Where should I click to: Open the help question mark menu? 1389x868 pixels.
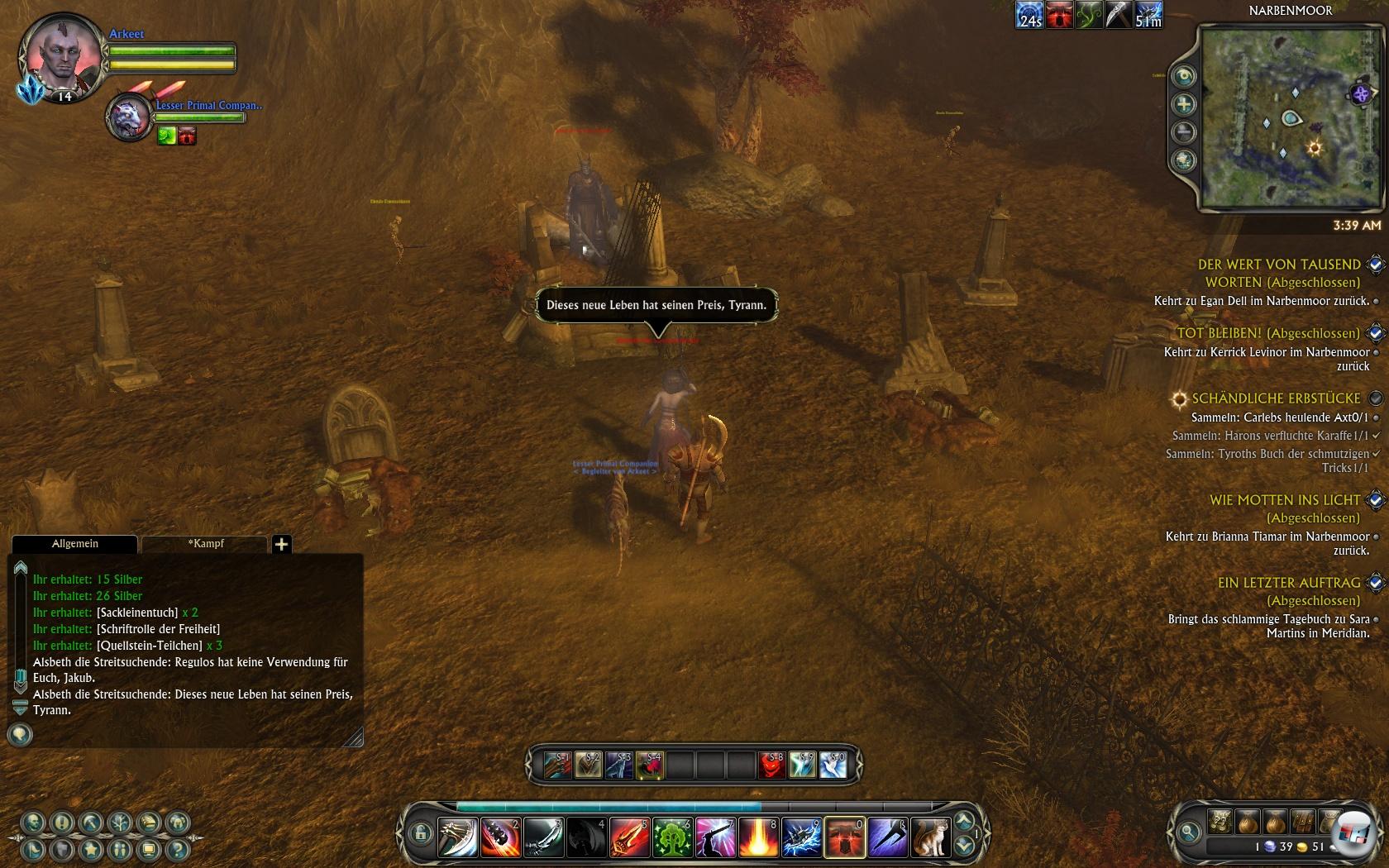click(x=177, y=849)
